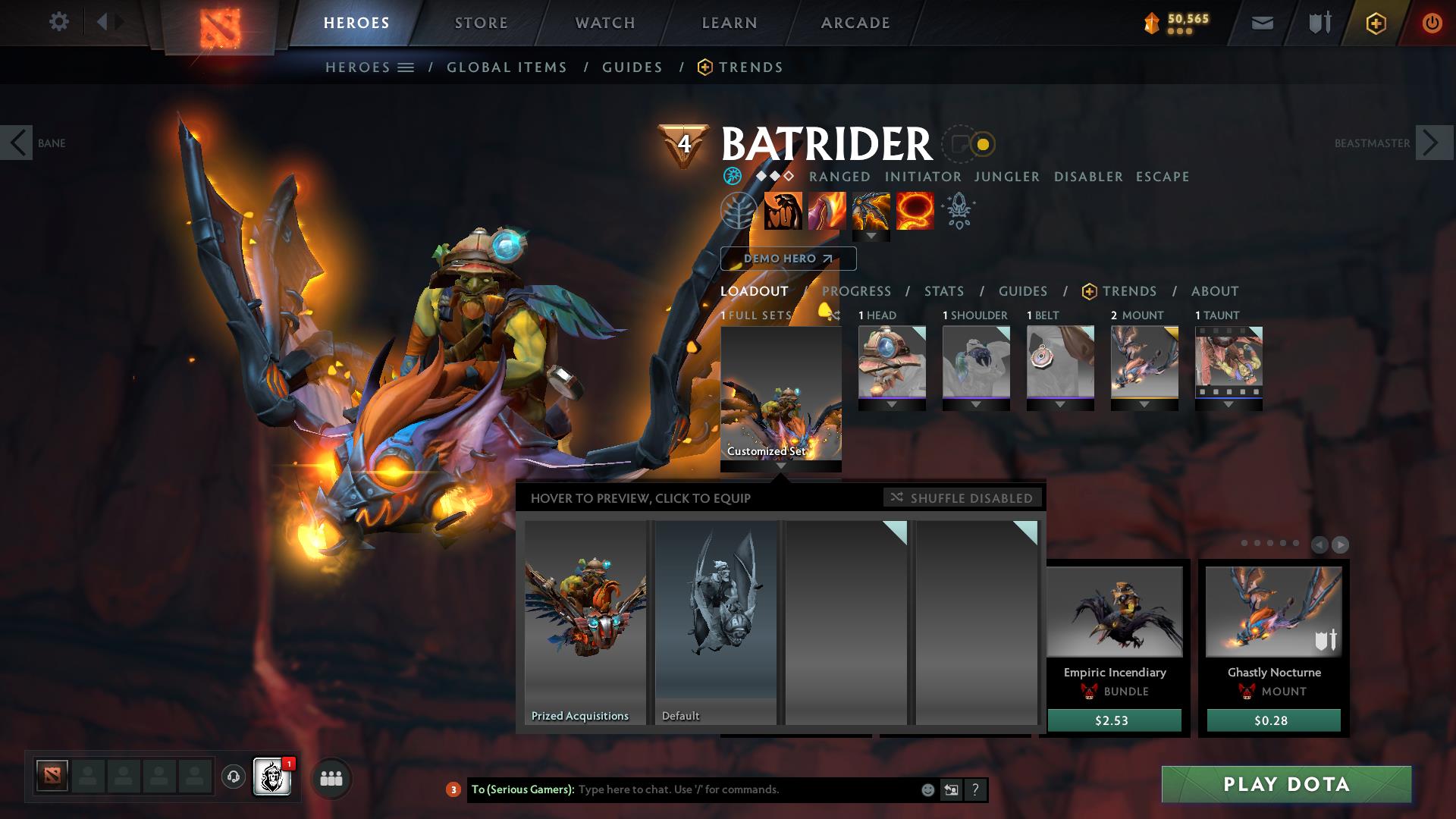Open the hamburger menu next to HEROES breadcrumb

tap(406, 67)
